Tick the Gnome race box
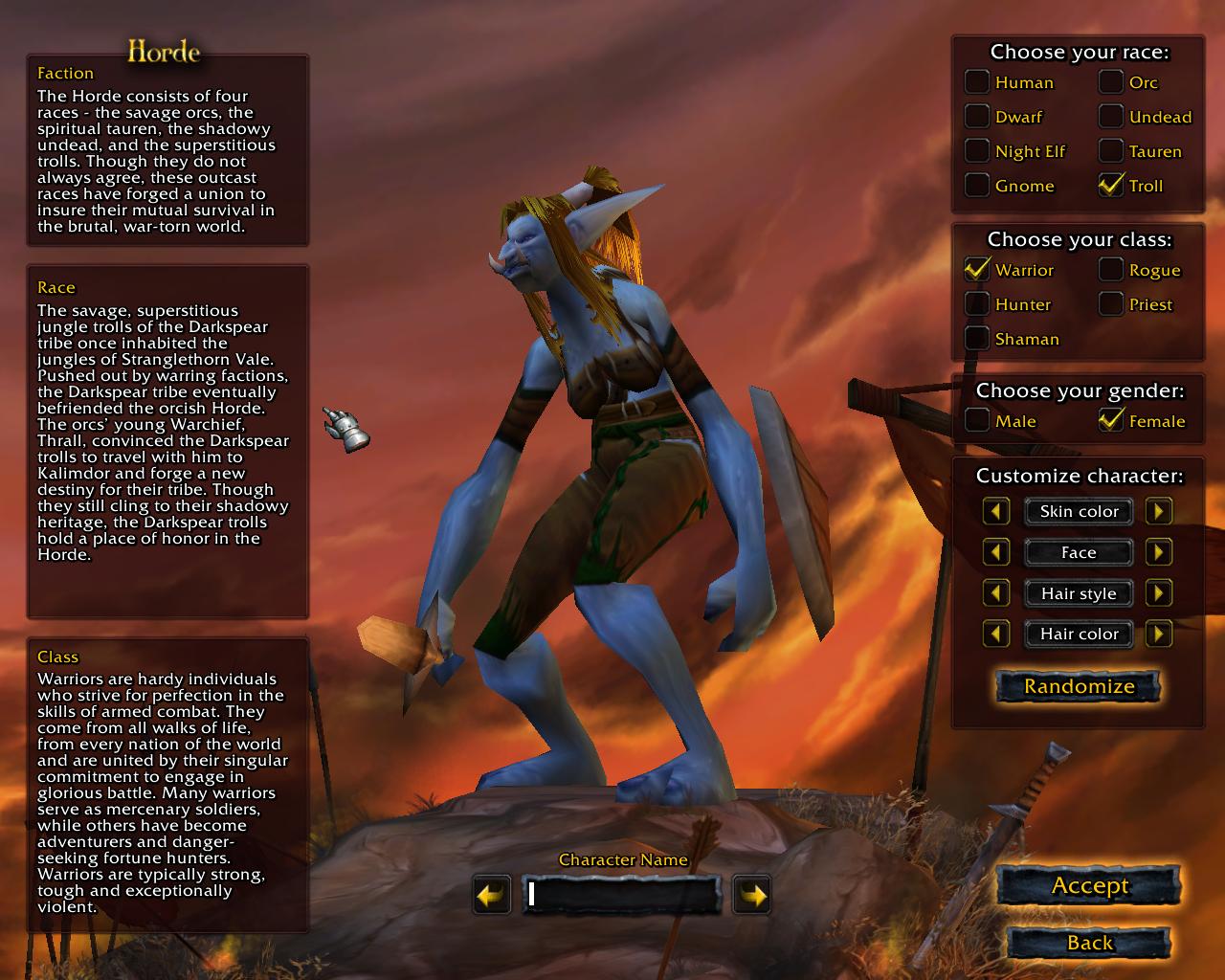This screenshot has height=980, width=1225. [x=976, y=186]
